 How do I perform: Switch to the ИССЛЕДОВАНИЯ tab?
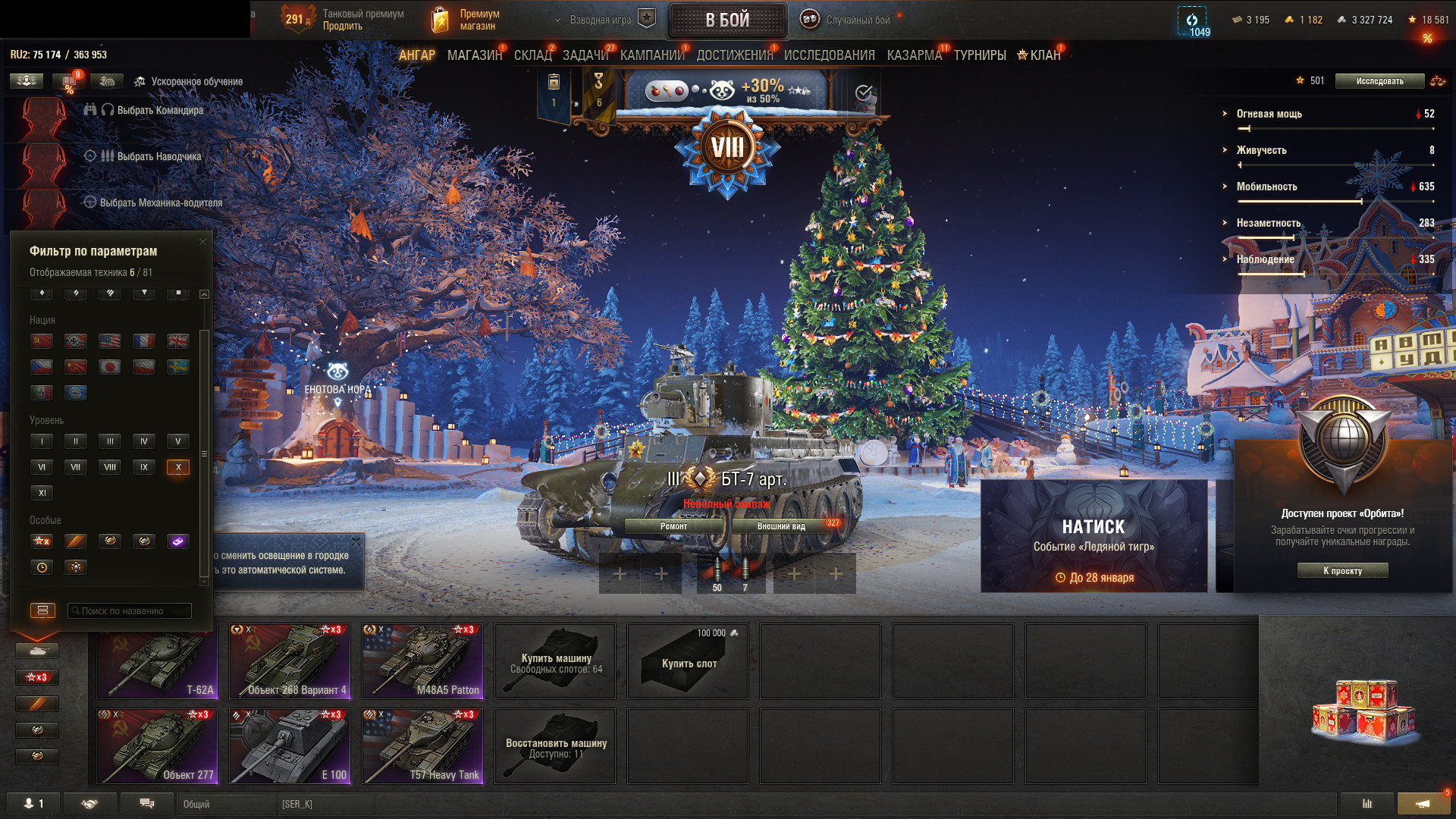pos(829,55)
